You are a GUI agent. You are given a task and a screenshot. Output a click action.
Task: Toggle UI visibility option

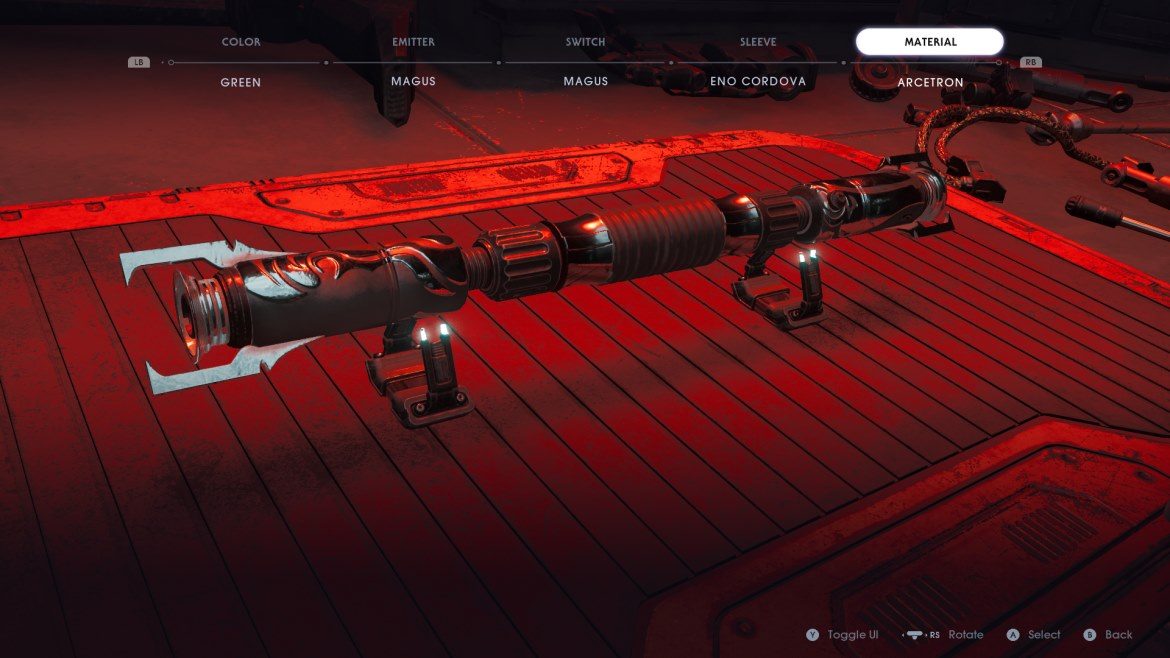(844, 635)
